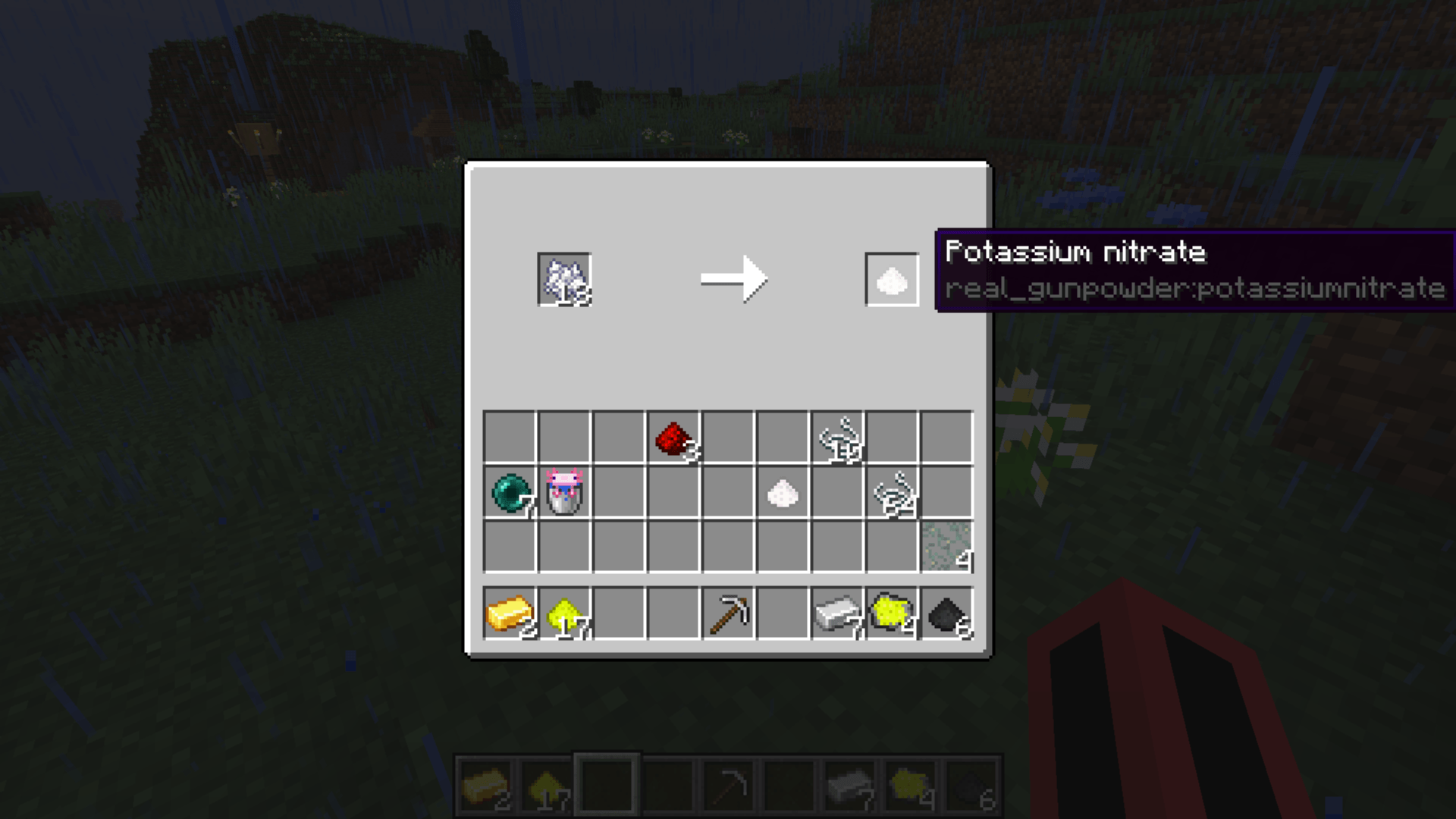This screenshot has height=819, width=1456.
Task: Click the recipe progress arrow
Action: point(734,280)
